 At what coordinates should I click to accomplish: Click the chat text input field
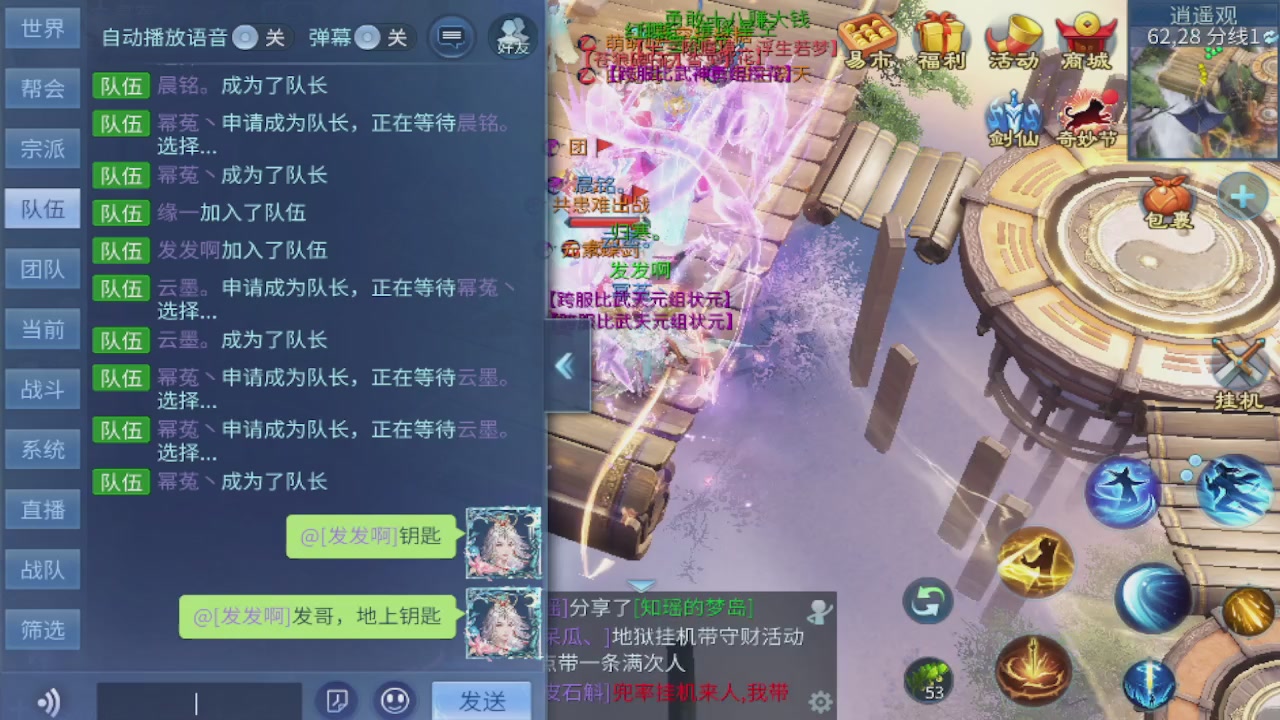pyautogui.click(x=200, y=701)
